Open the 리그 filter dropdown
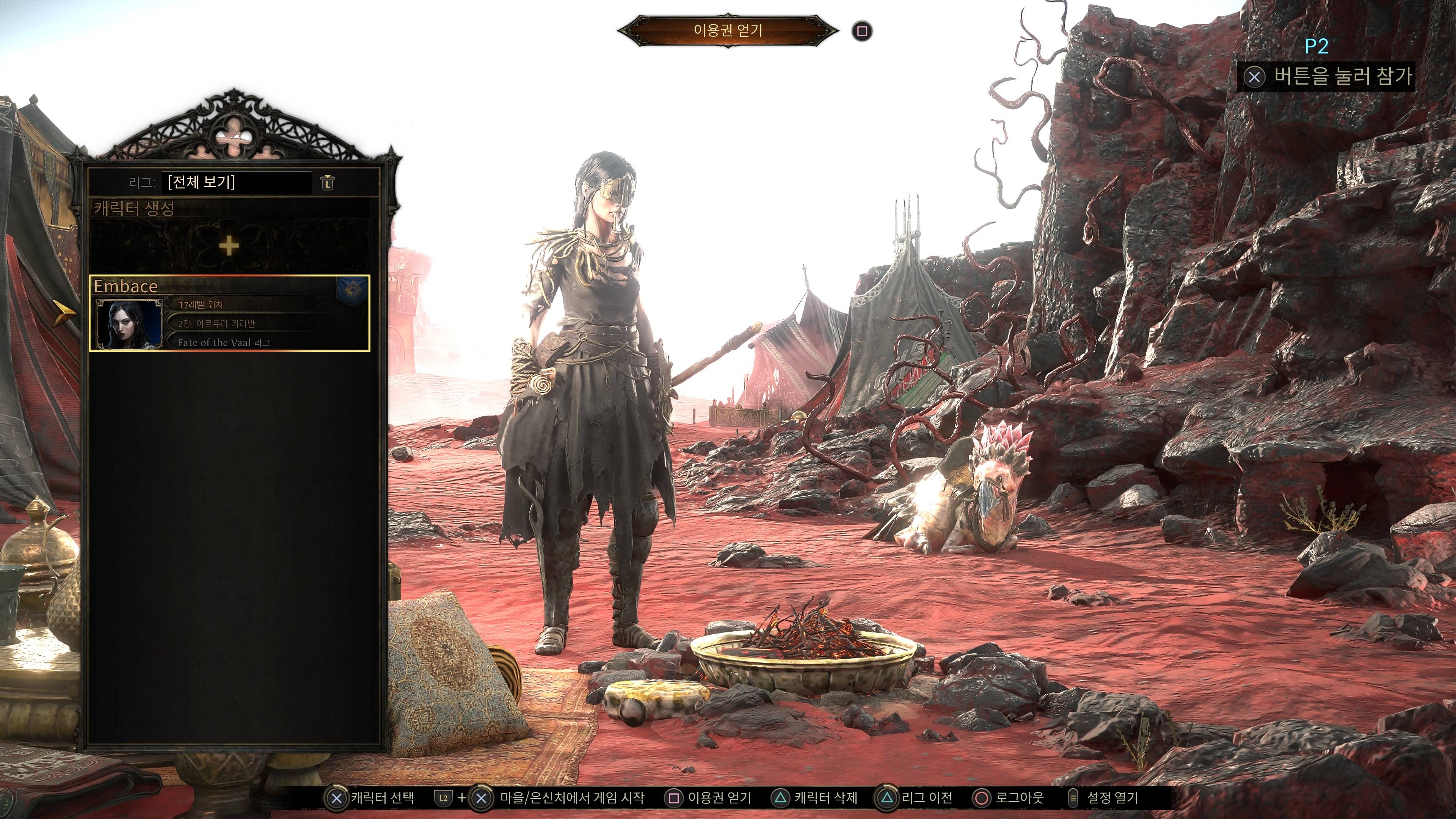Image resolution: width=1456 pixels, height=819 pixels. (236, 182)
